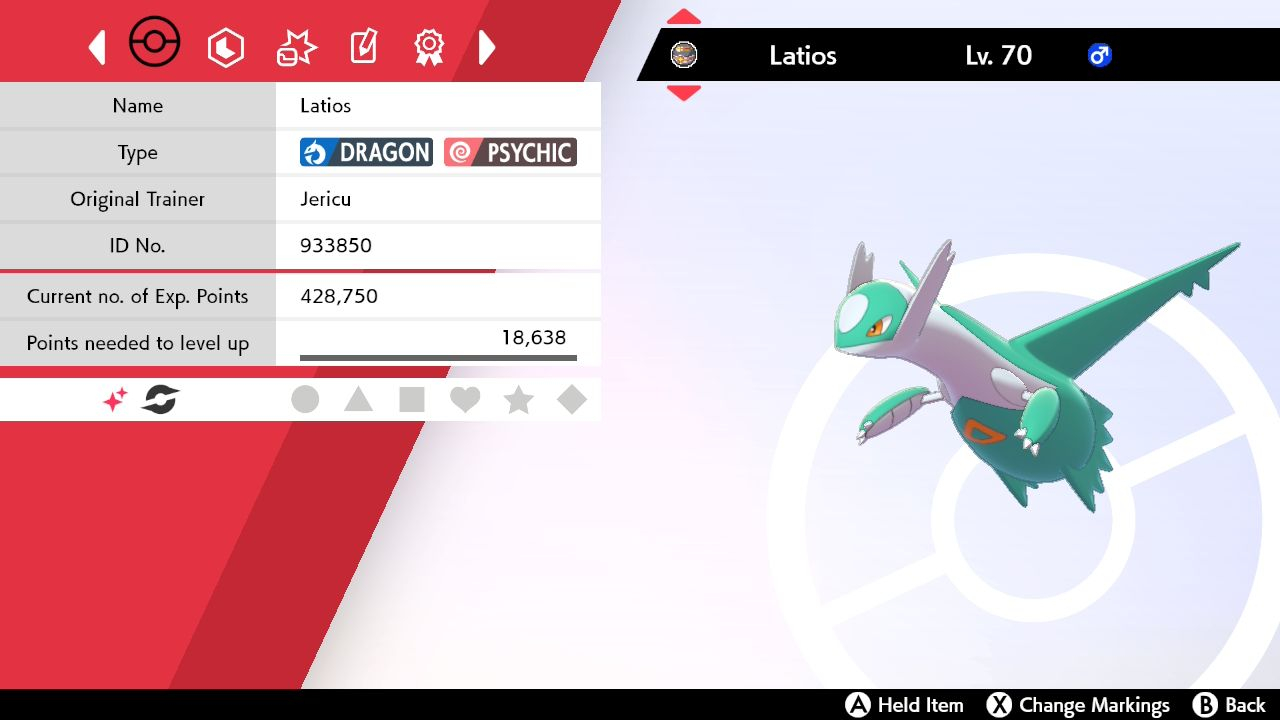View the ribbons tab

[x=429, y=47]
